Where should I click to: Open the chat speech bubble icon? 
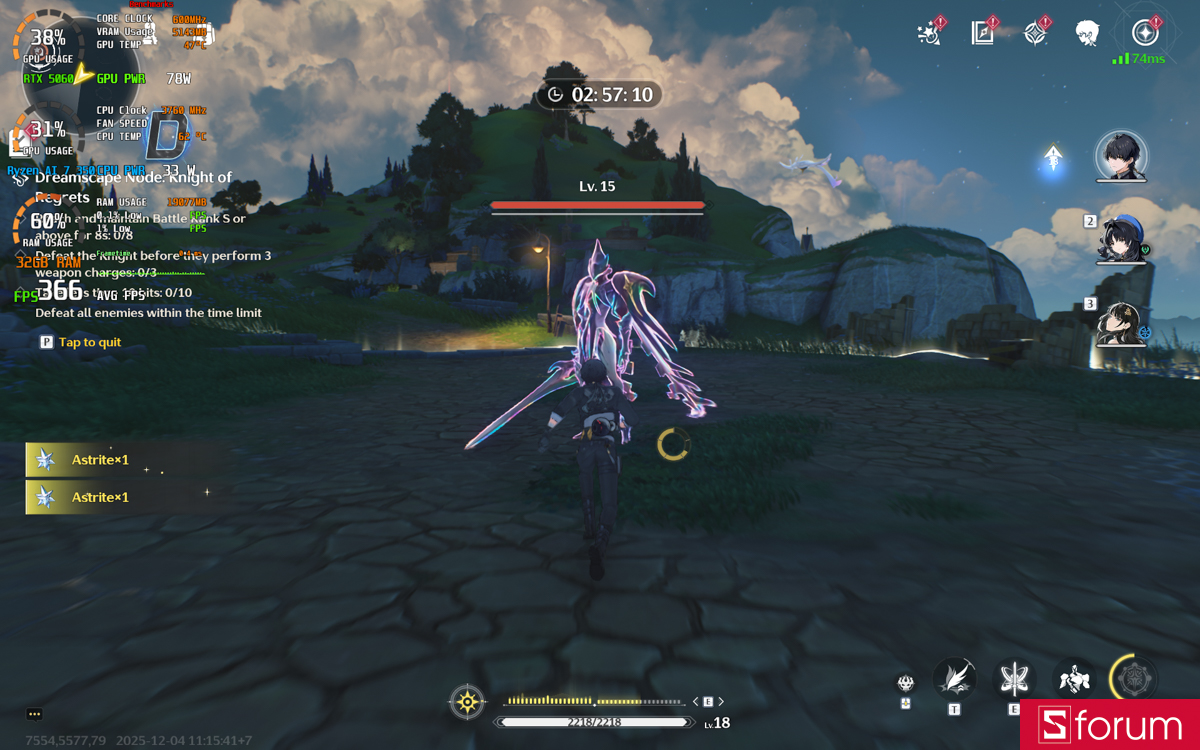(x=34, y=714)
